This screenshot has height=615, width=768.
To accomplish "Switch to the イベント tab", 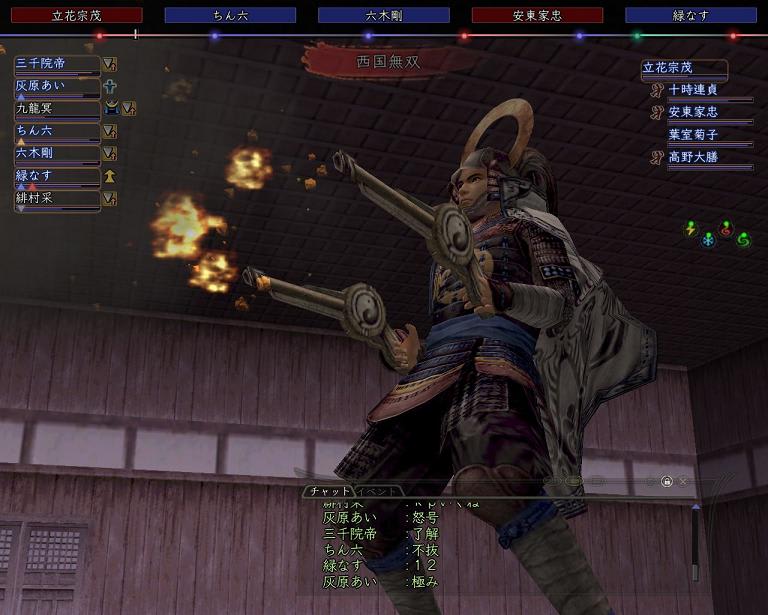I will [x=378, y=491].
